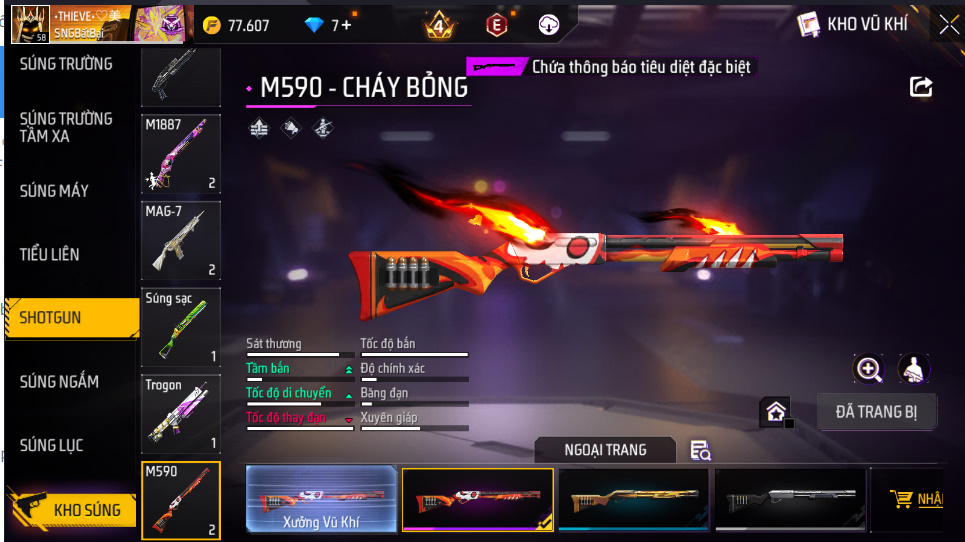Open the KHO SÚNG armory button

click(x=72, y=510)
